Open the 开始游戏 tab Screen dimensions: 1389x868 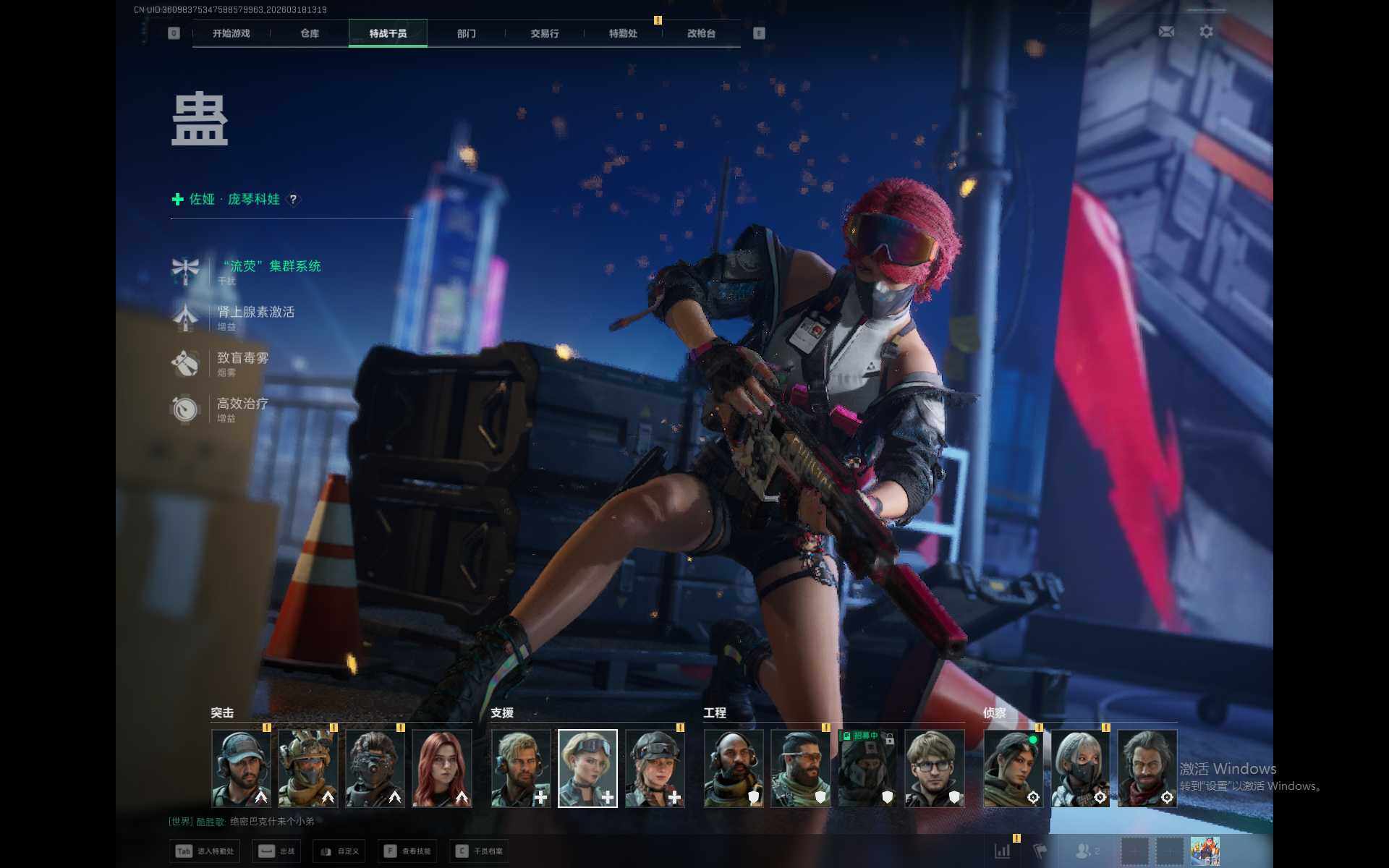(x=231, y=33)
